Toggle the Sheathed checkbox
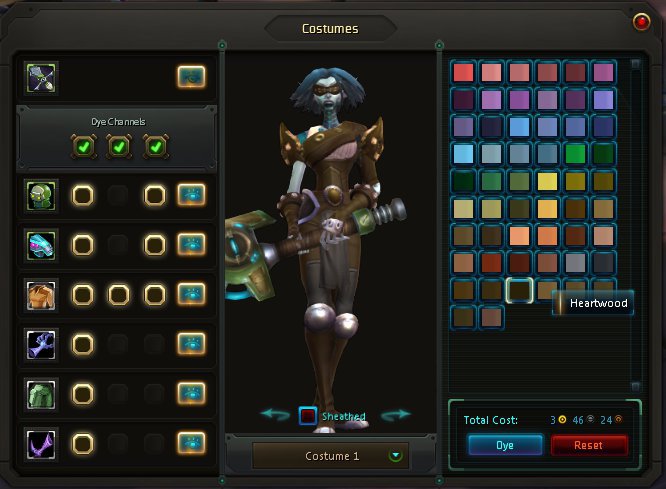 pos(308,415)
